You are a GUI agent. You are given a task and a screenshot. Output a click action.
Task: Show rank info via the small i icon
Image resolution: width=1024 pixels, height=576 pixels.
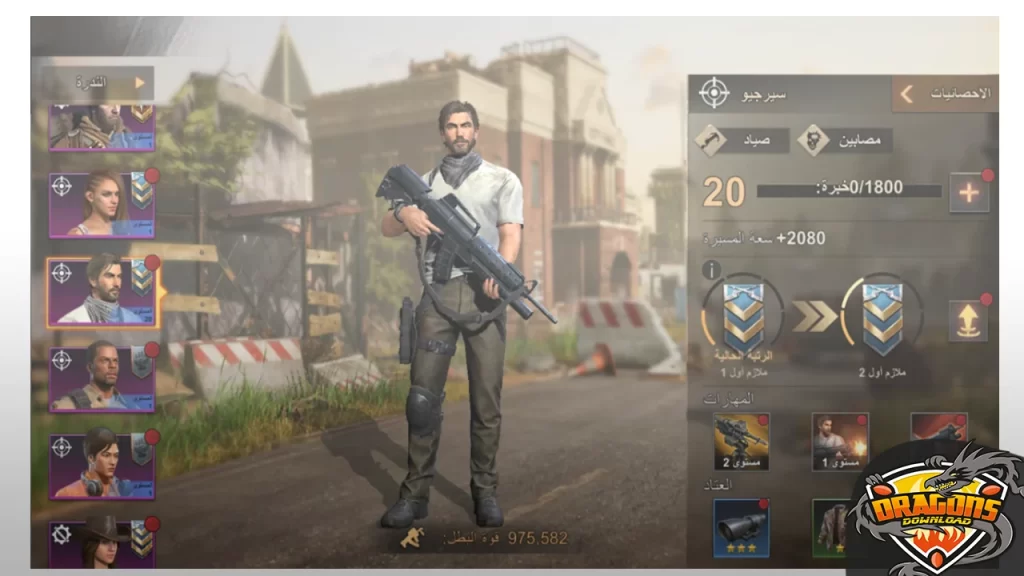(712, 270)
